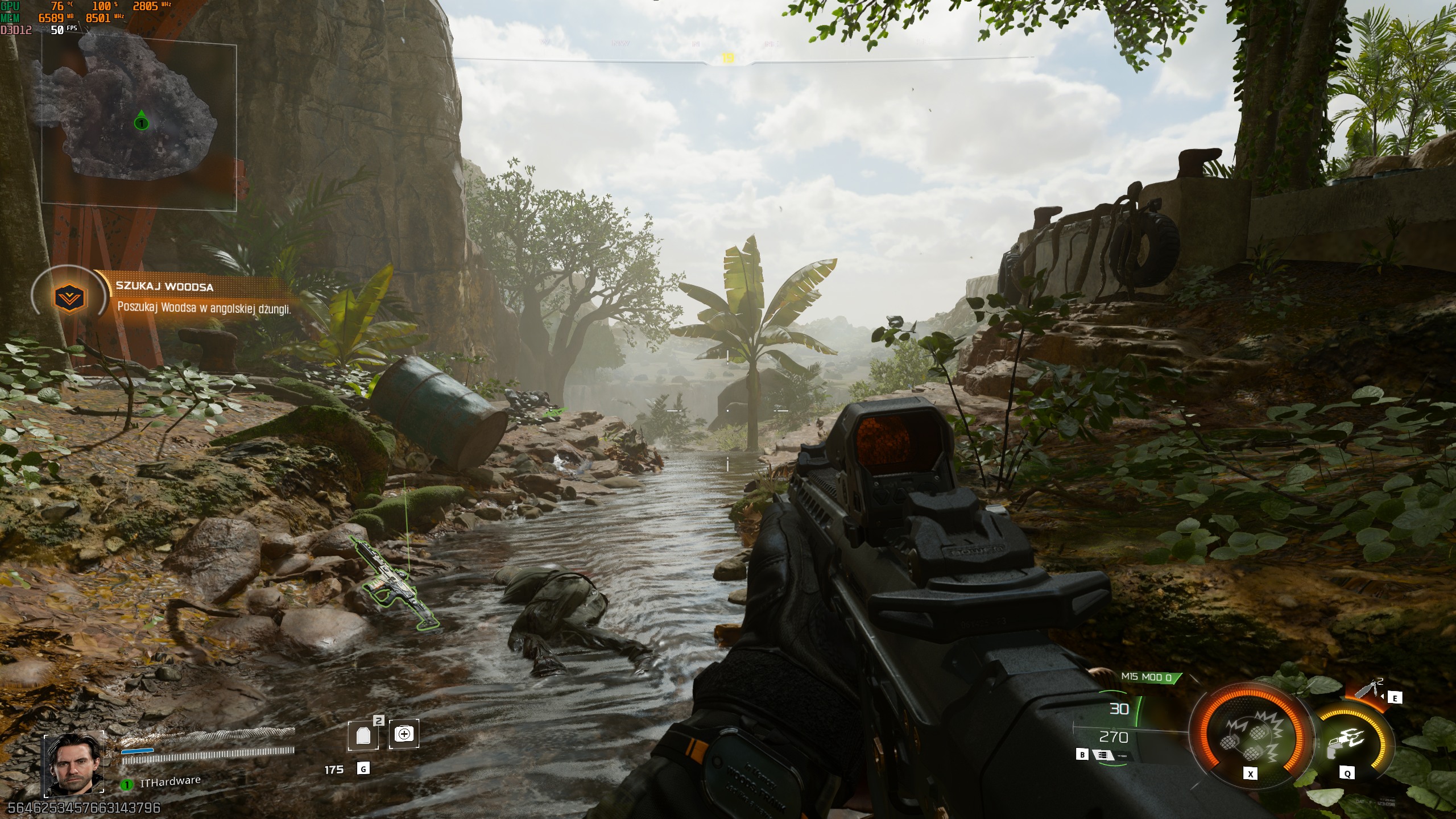Use the medkit slot icon

(404, 734)
